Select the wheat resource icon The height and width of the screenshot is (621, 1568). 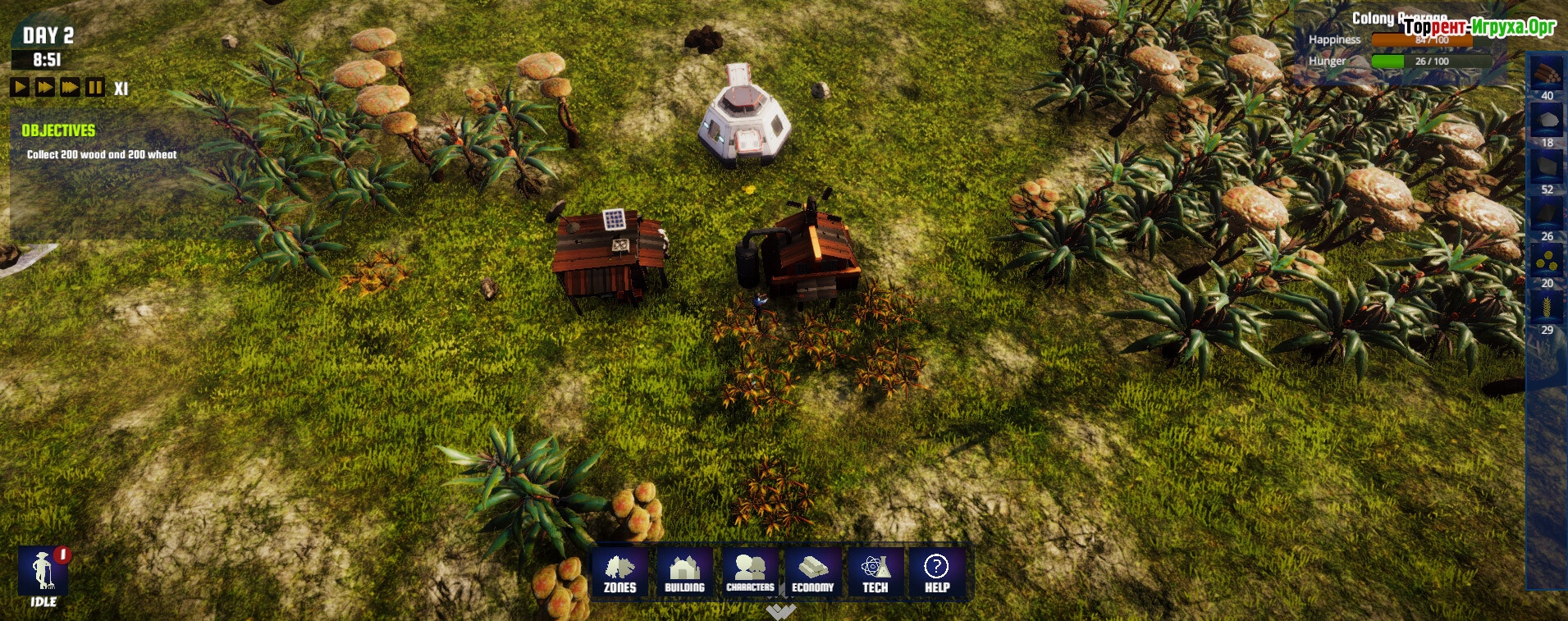(1547, 308)
